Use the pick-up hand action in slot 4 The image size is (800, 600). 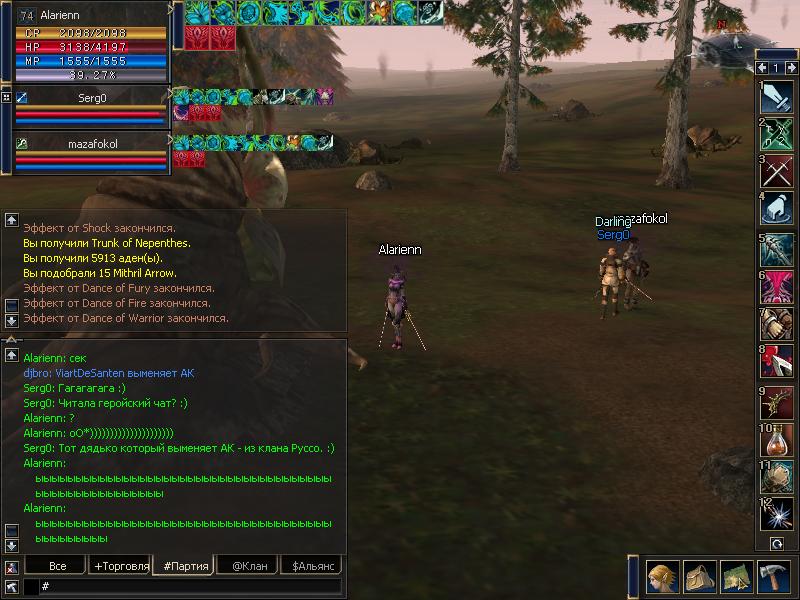[776, 211]
